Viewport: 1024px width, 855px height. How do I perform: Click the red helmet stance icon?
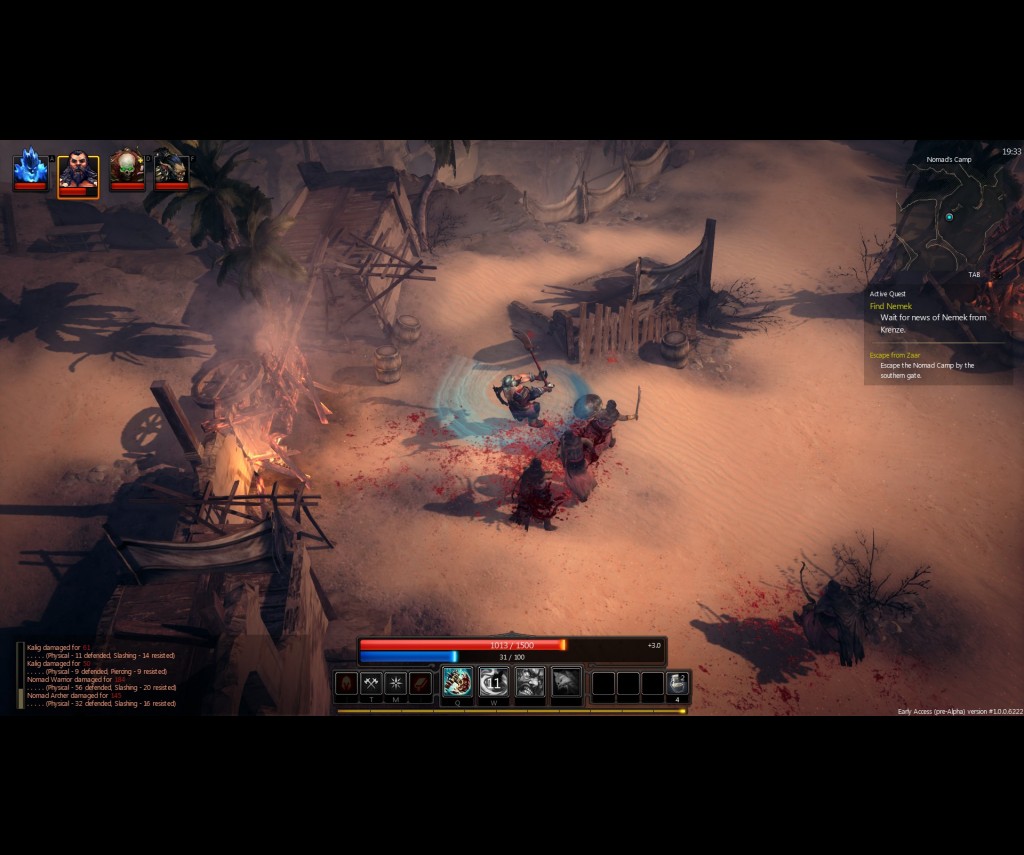coord(346,683)
